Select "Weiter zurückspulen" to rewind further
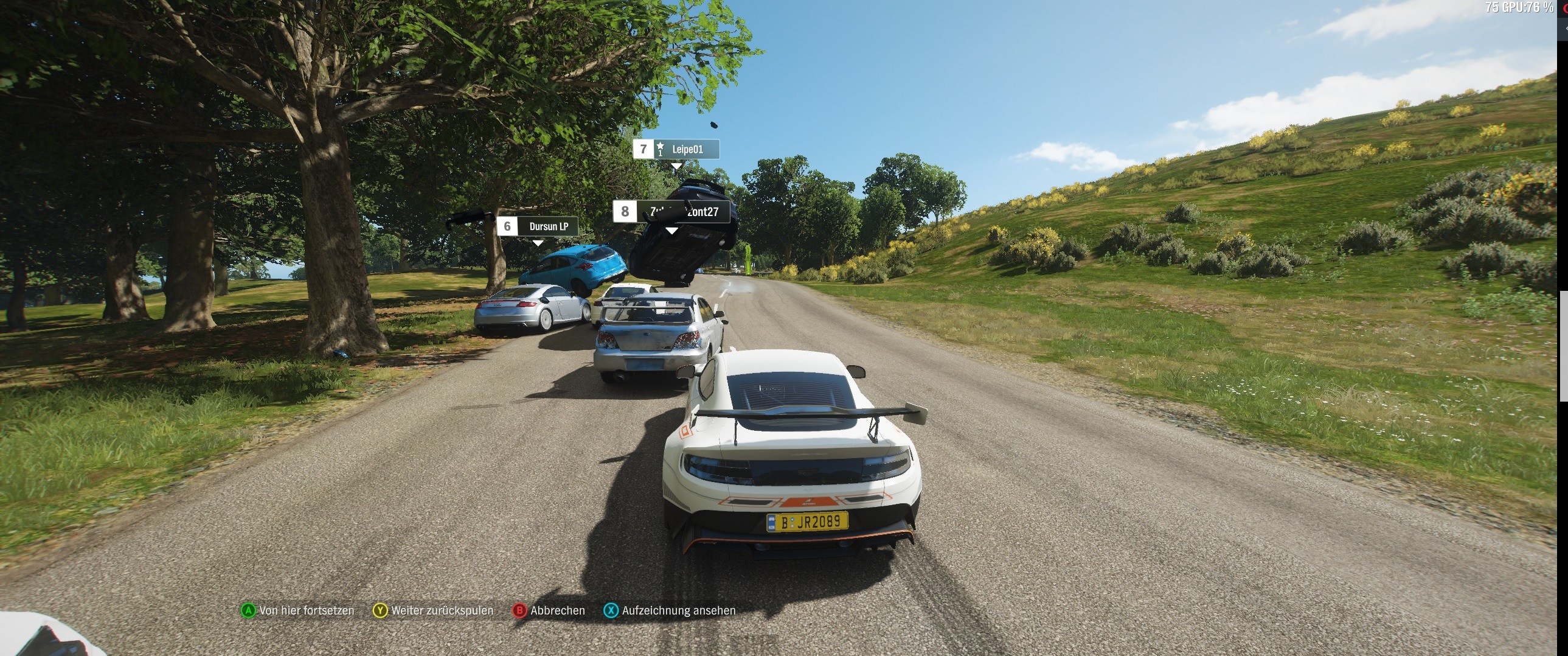Screen dimensions: 1568x656 pyautogui.click(x=434, y=610)
